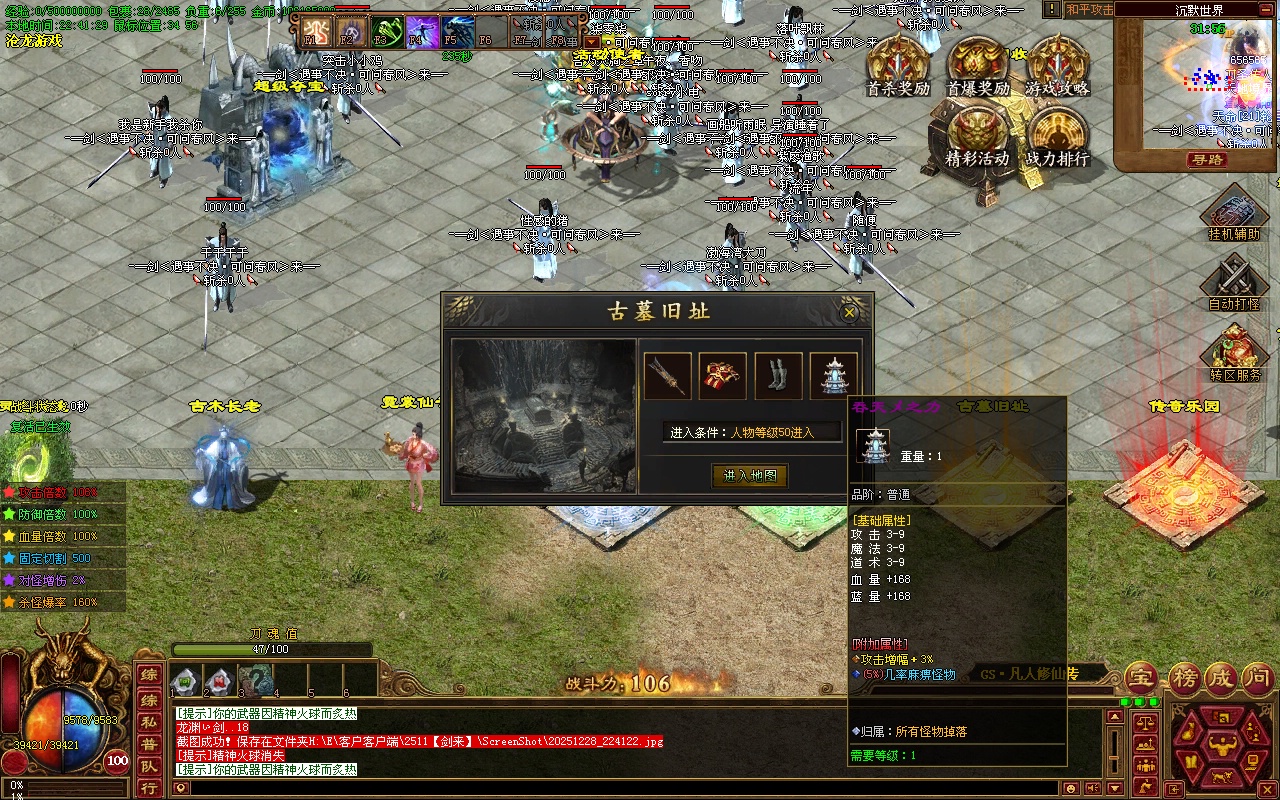Open the 游戏攻略 guide icon
Image resolution: width=1280 pixels, height=800 pixels.
tap(1057, 65)
